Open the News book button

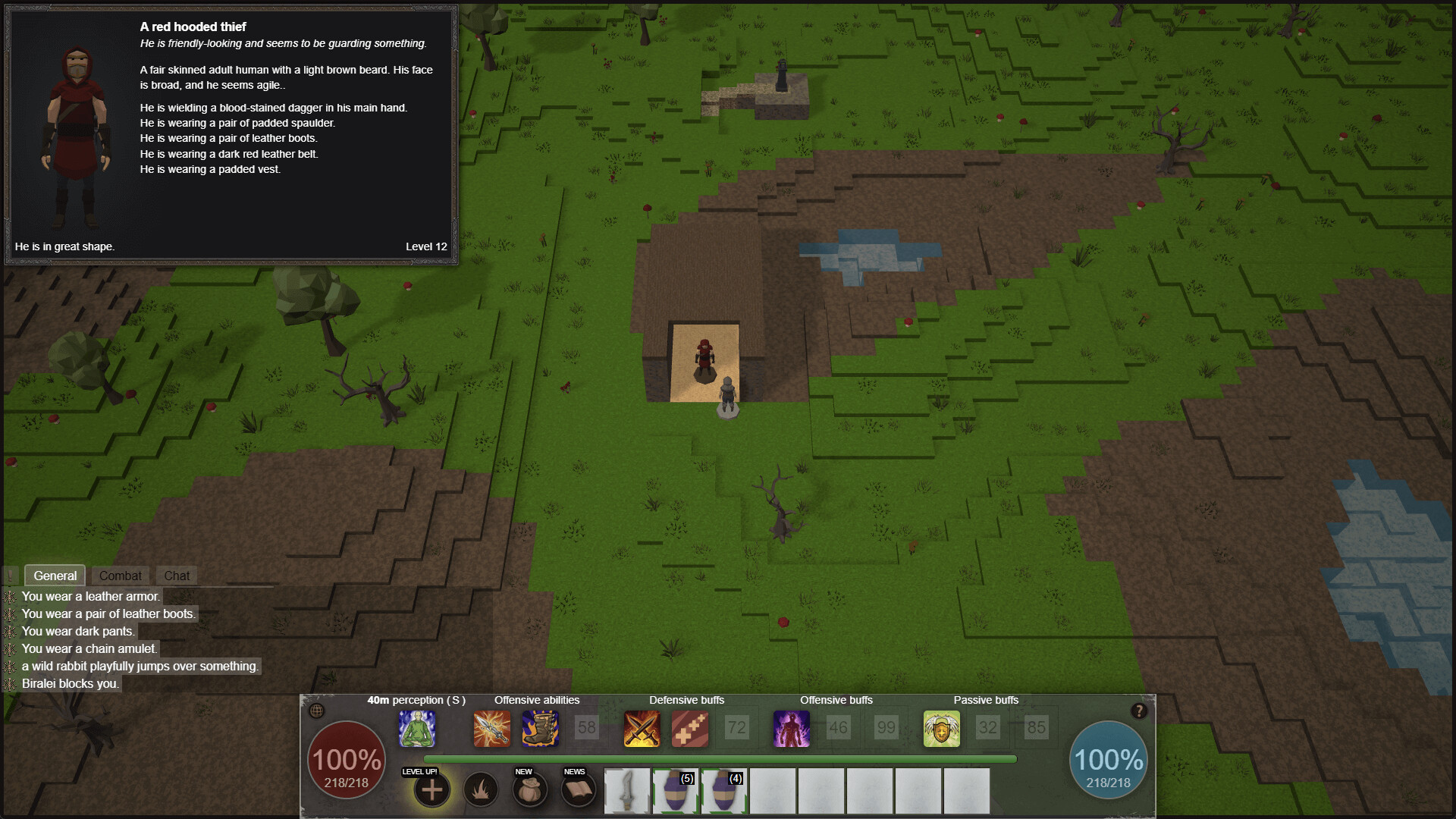point(578,790)
